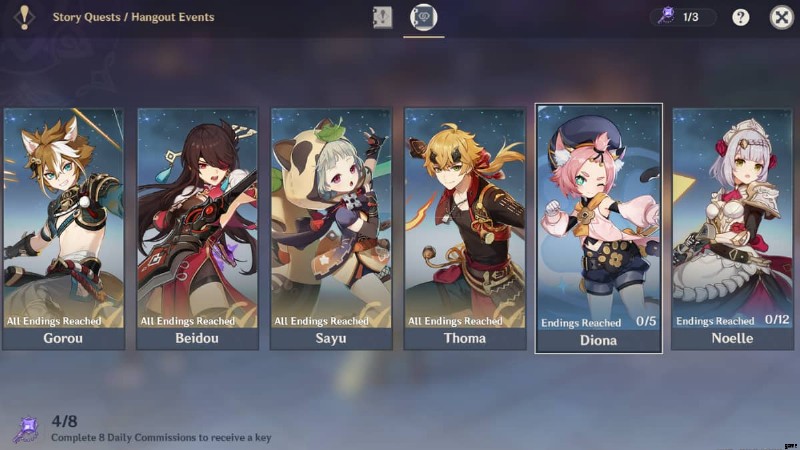Click the purple key commission progress icon
800x450 pixels.
[x=25, y=430]
